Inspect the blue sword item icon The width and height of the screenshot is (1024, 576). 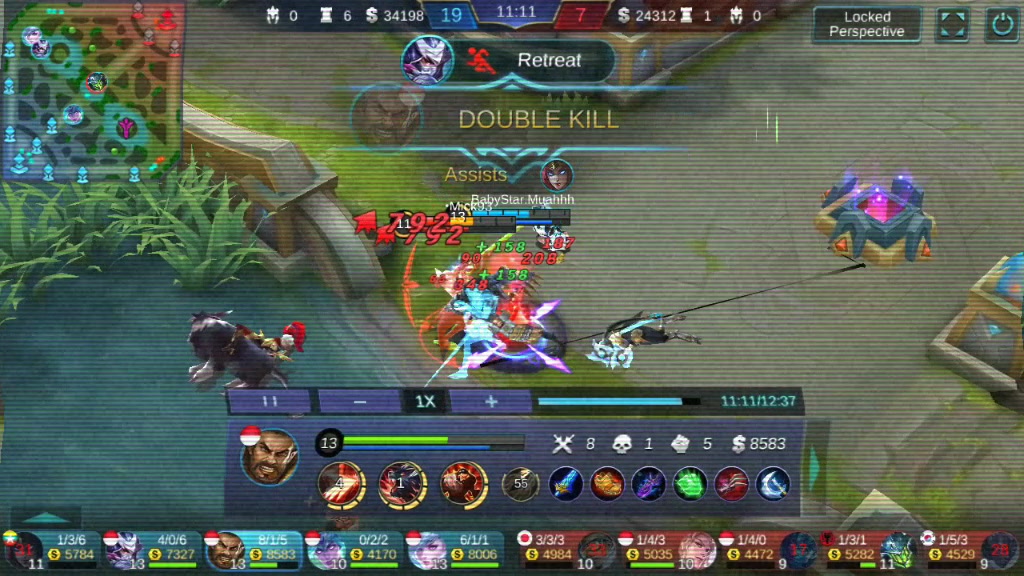tap(565, 484)
